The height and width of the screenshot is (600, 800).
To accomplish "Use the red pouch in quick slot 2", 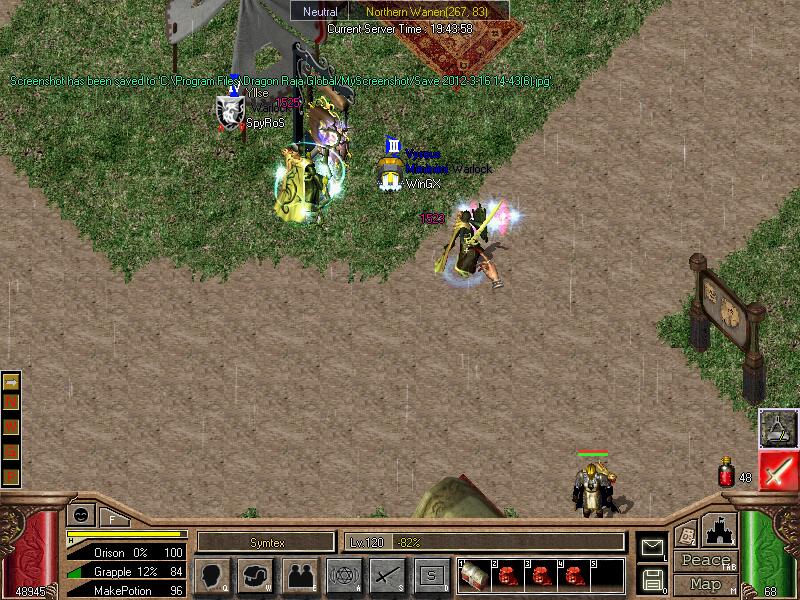I will point(507,576).
